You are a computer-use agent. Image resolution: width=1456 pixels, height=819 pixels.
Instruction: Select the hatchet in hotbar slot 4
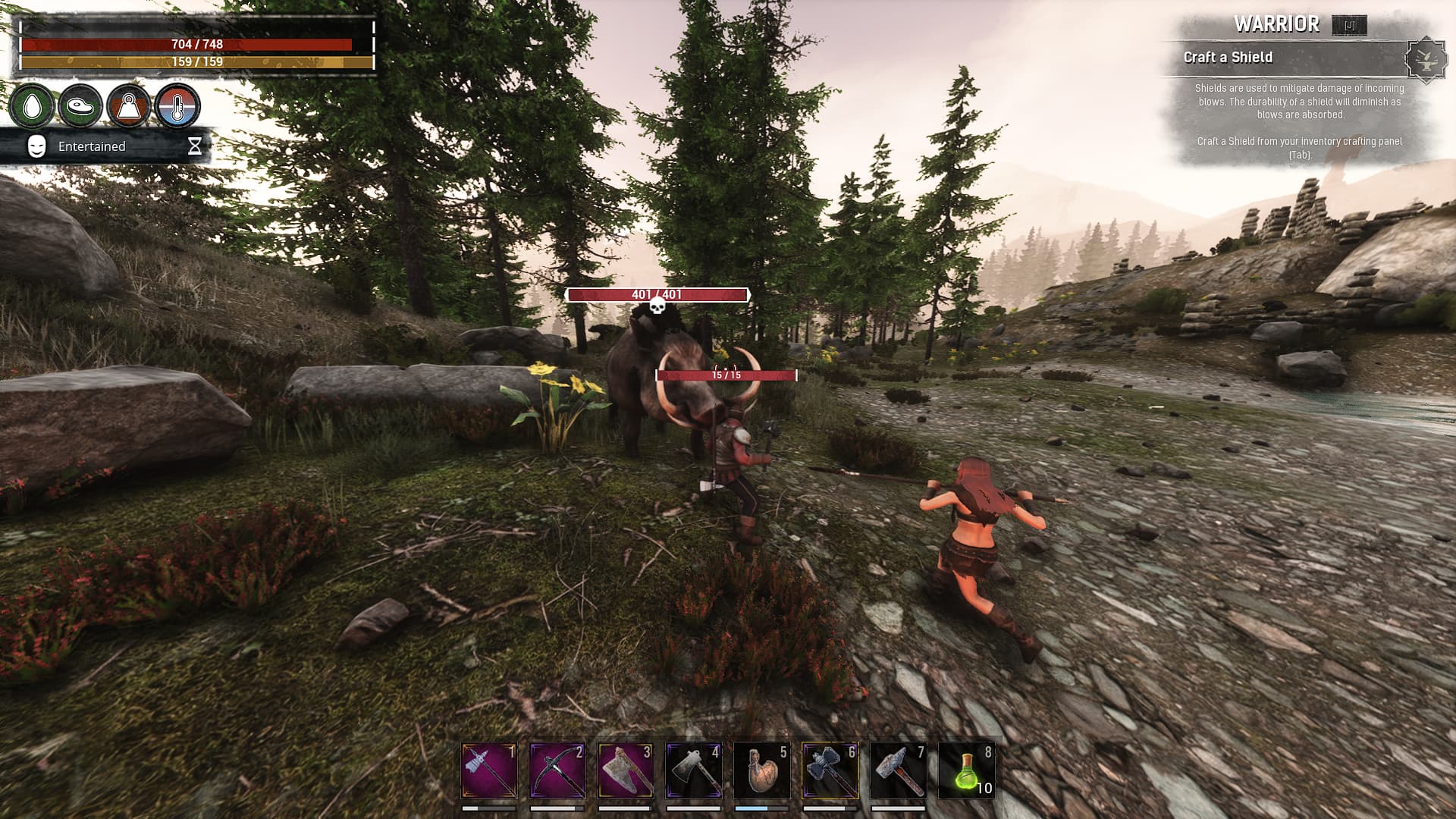click(694, 770)
